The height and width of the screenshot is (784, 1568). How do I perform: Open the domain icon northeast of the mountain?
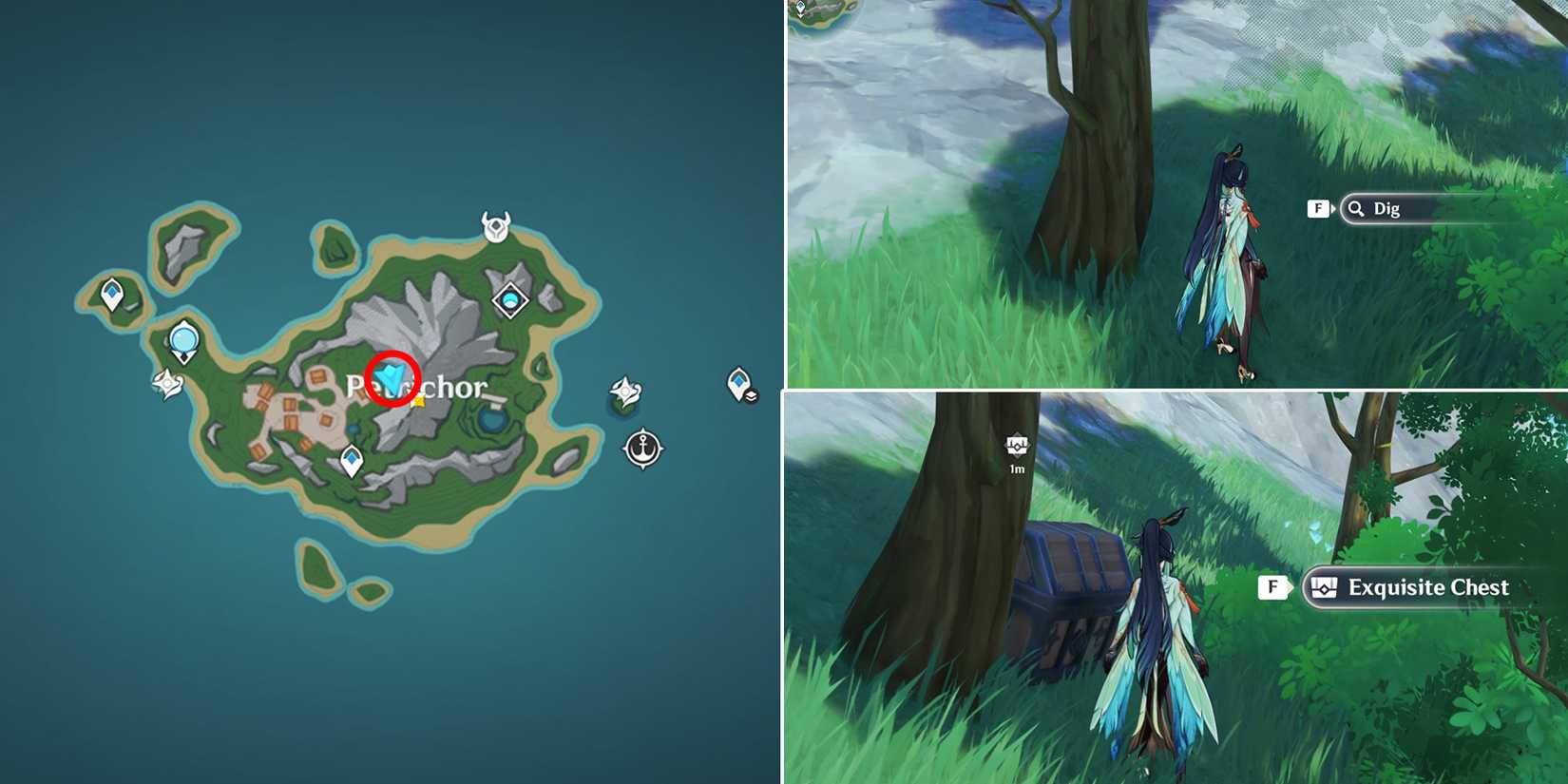(510, 299)
